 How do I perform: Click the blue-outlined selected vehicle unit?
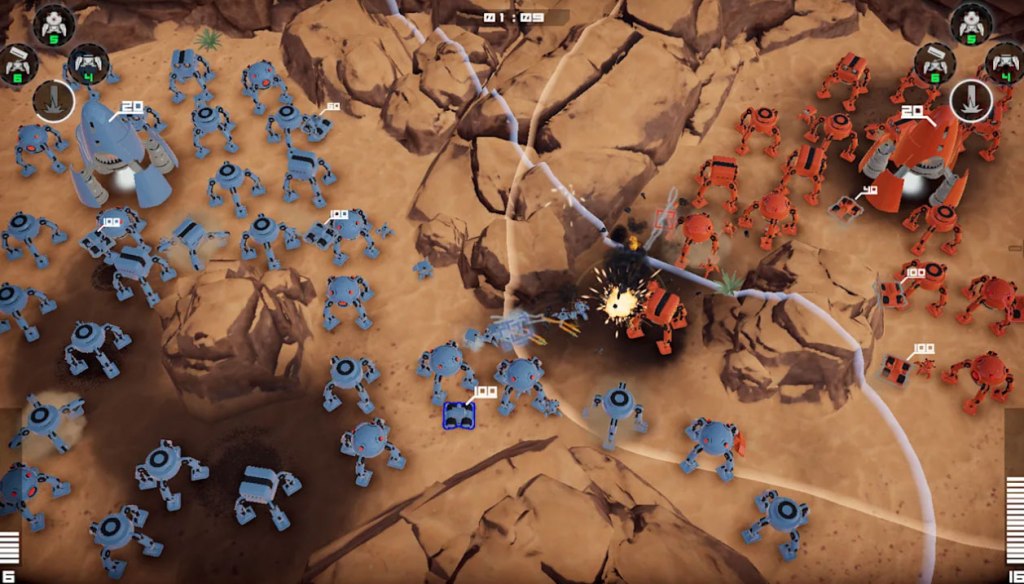pos(459,415)
